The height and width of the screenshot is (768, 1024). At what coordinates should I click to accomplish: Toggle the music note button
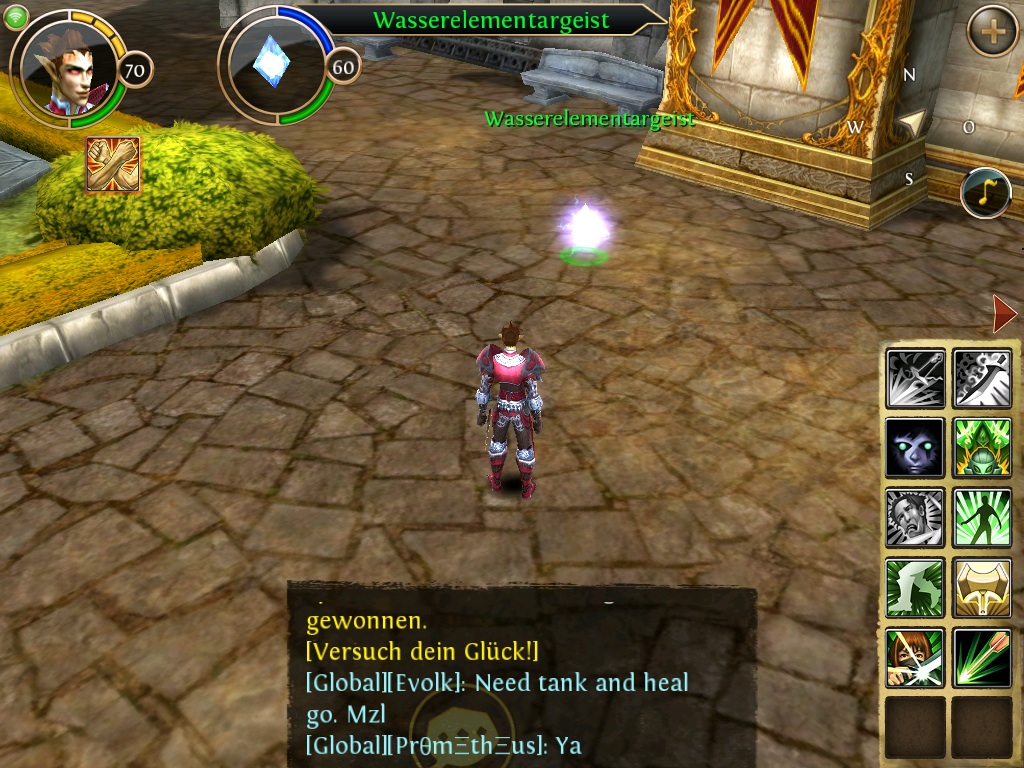coord(985,194)
